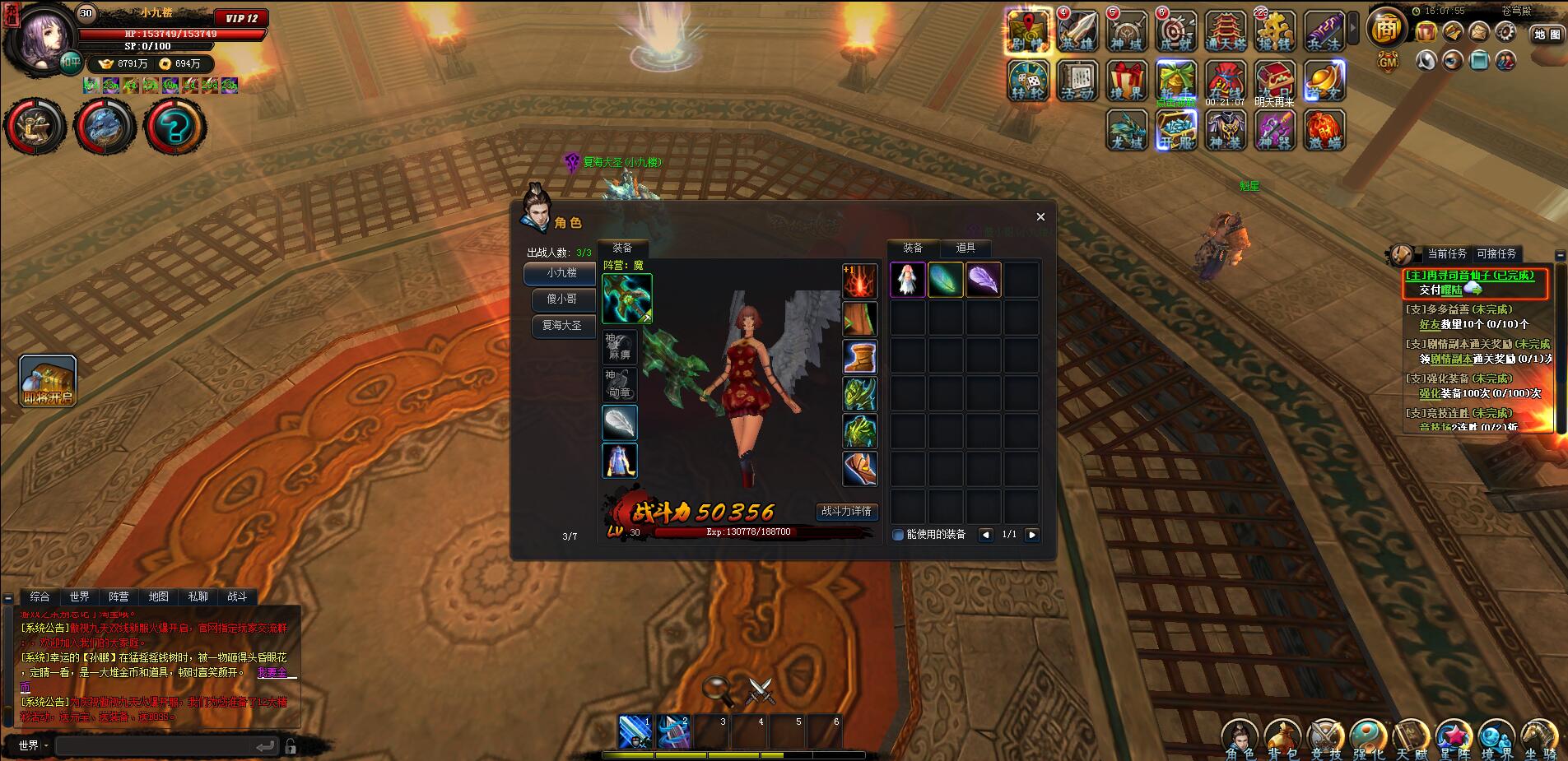Select the purple feather in the bag
This screenshot has width=1568, height=761.
coord(984,280)
